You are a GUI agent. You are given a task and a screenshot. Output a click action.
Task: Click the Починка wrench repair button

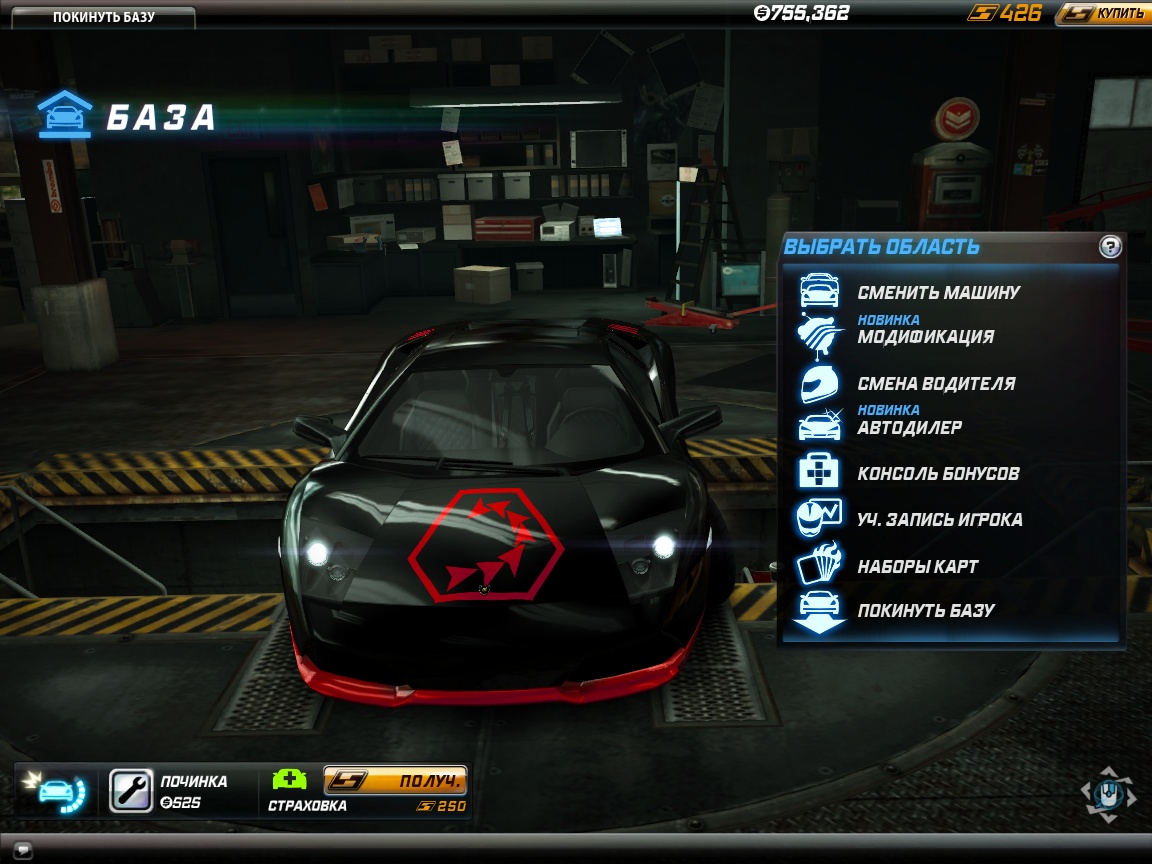[130, 790]
